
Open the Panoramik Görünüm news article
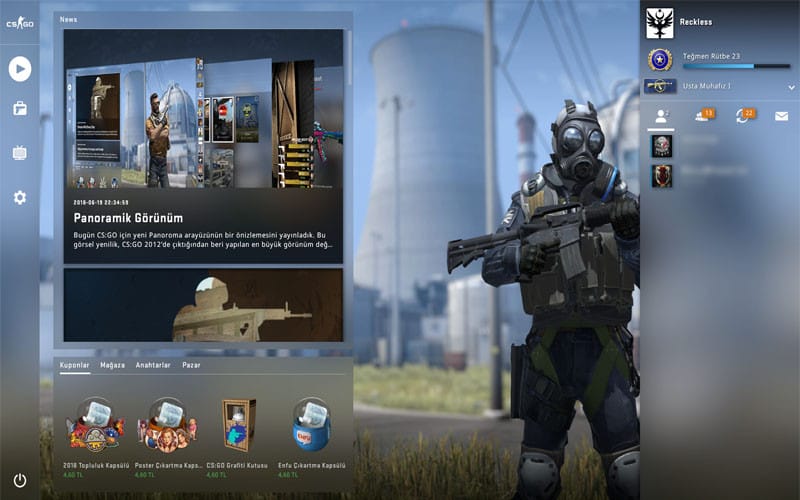coord(203,140)
